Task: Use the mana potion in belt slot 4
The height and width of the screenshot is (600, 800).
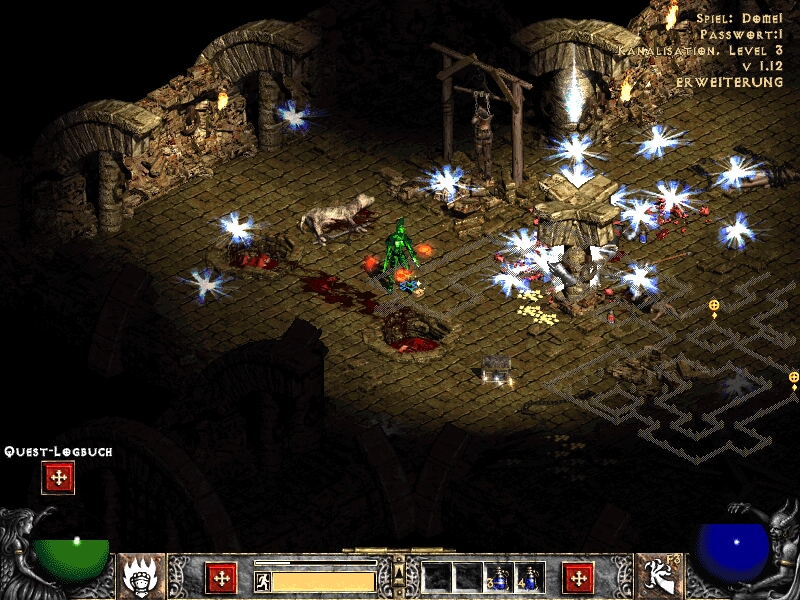Action: [x=530, y=577]
